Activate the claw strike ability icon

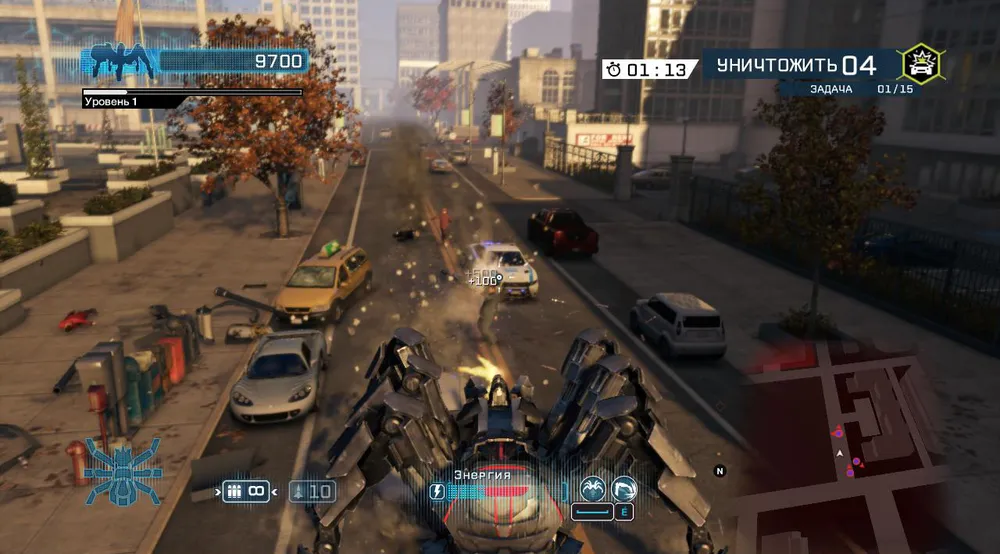pyautogui.click(x=623, y=489)
